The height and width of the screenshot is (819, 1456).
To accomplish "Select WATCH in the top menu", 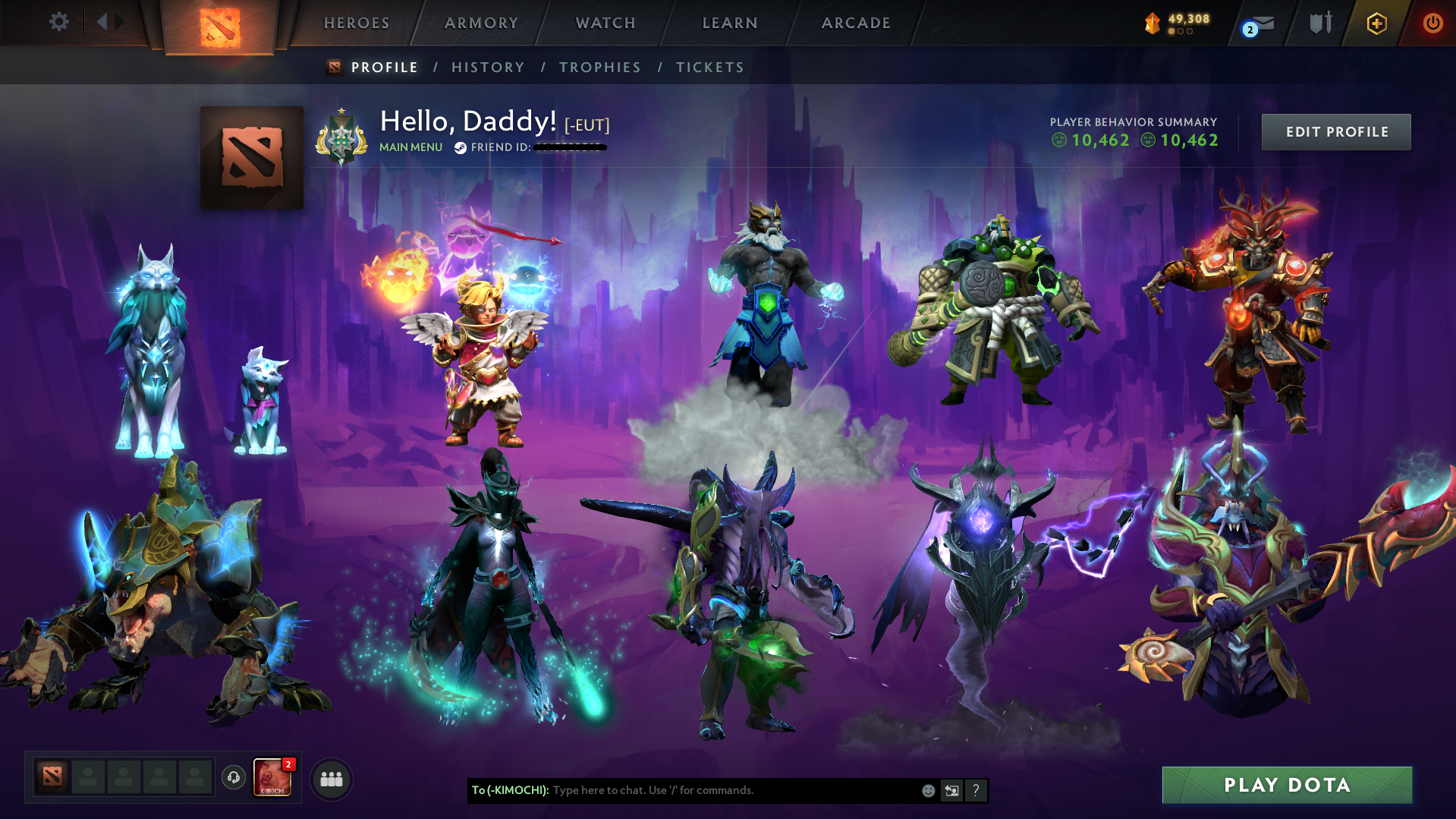I will (605, 23).
